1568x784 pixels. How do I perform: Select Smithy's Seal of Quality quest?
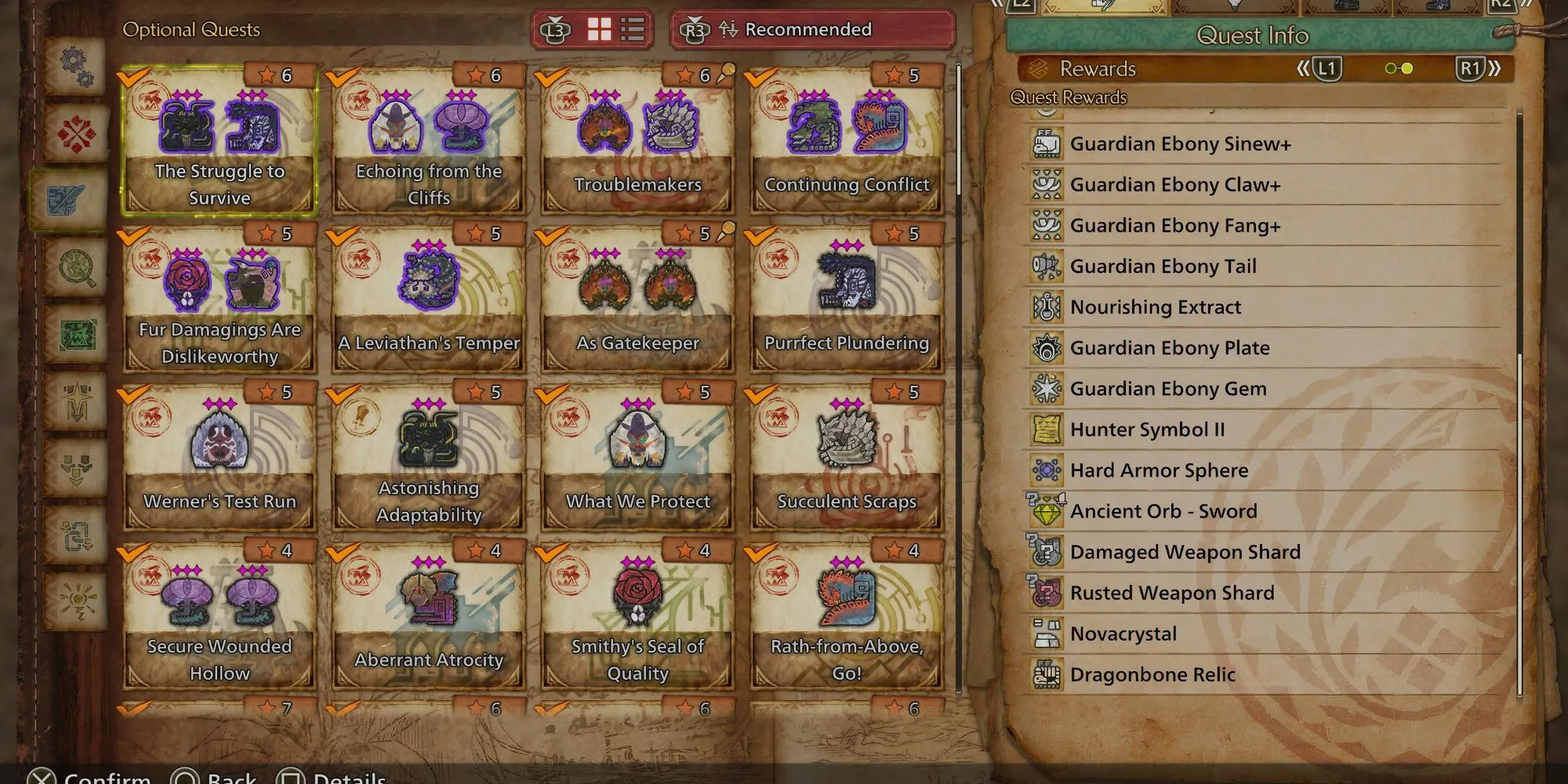point(637,616)
